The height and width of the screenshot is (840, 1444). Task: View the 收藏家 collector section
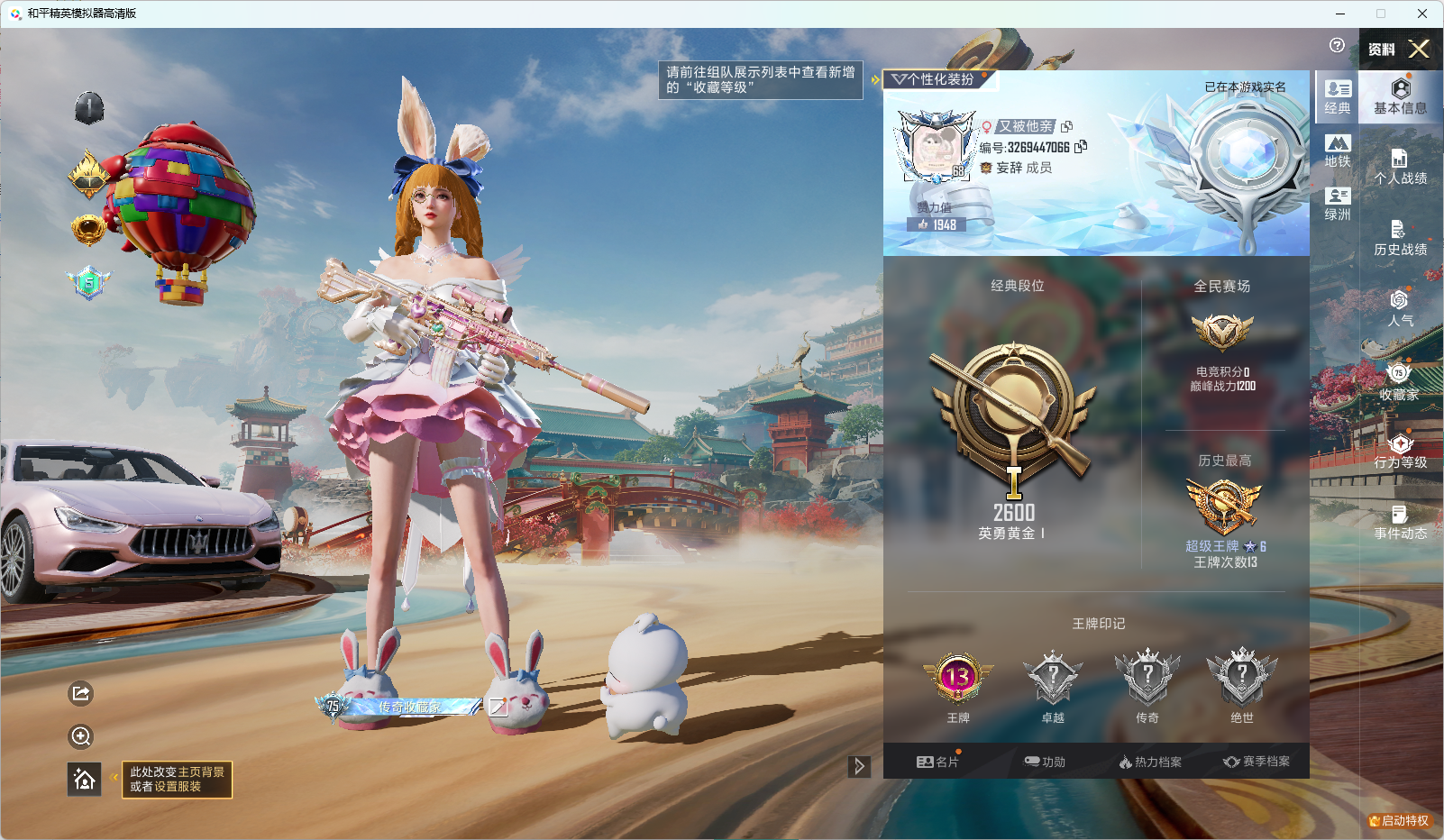coord(1399,381)
